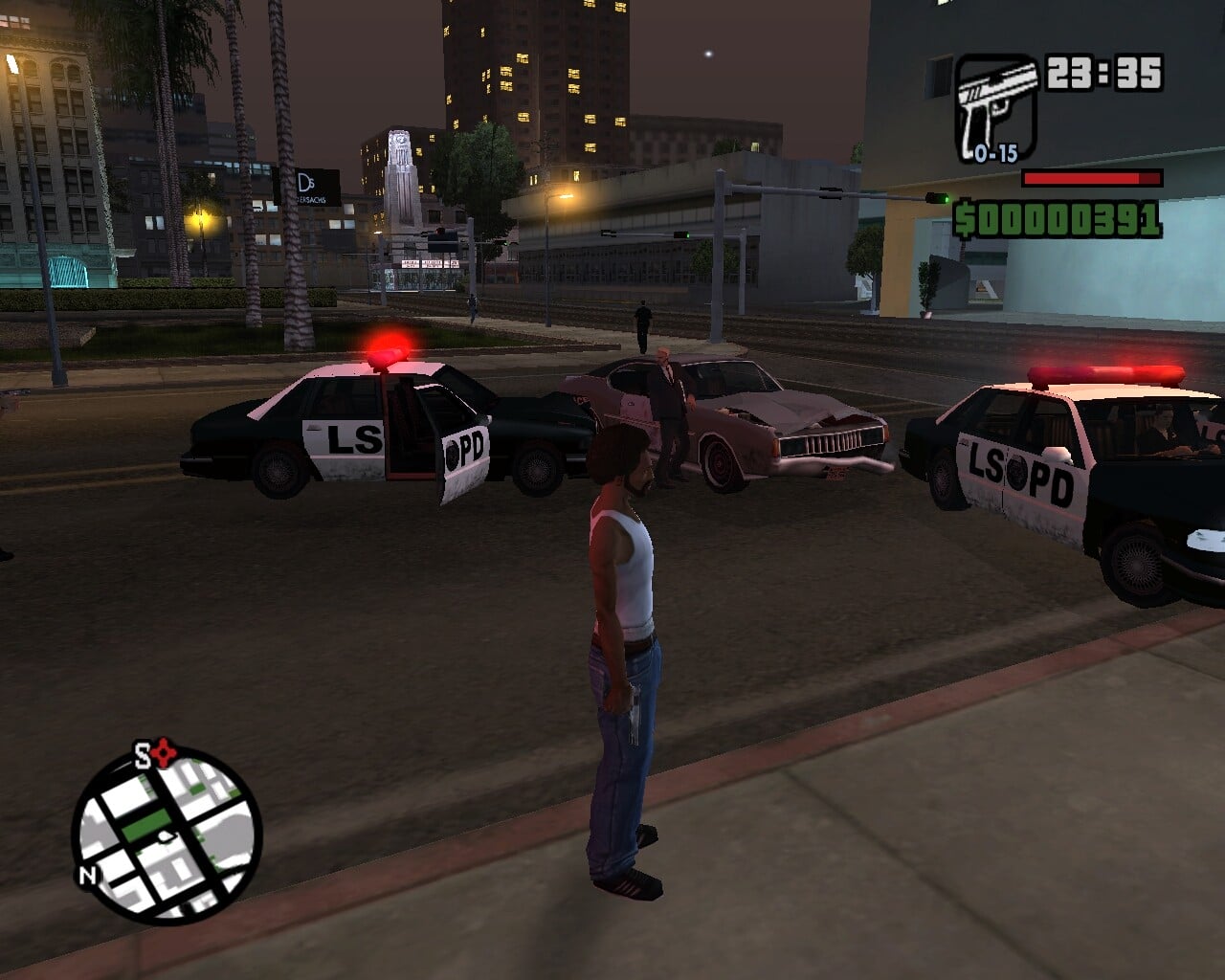This screenshot has width=1225, height=980.
Task: Click the north N indicator on radar
Action: [87, 875]
